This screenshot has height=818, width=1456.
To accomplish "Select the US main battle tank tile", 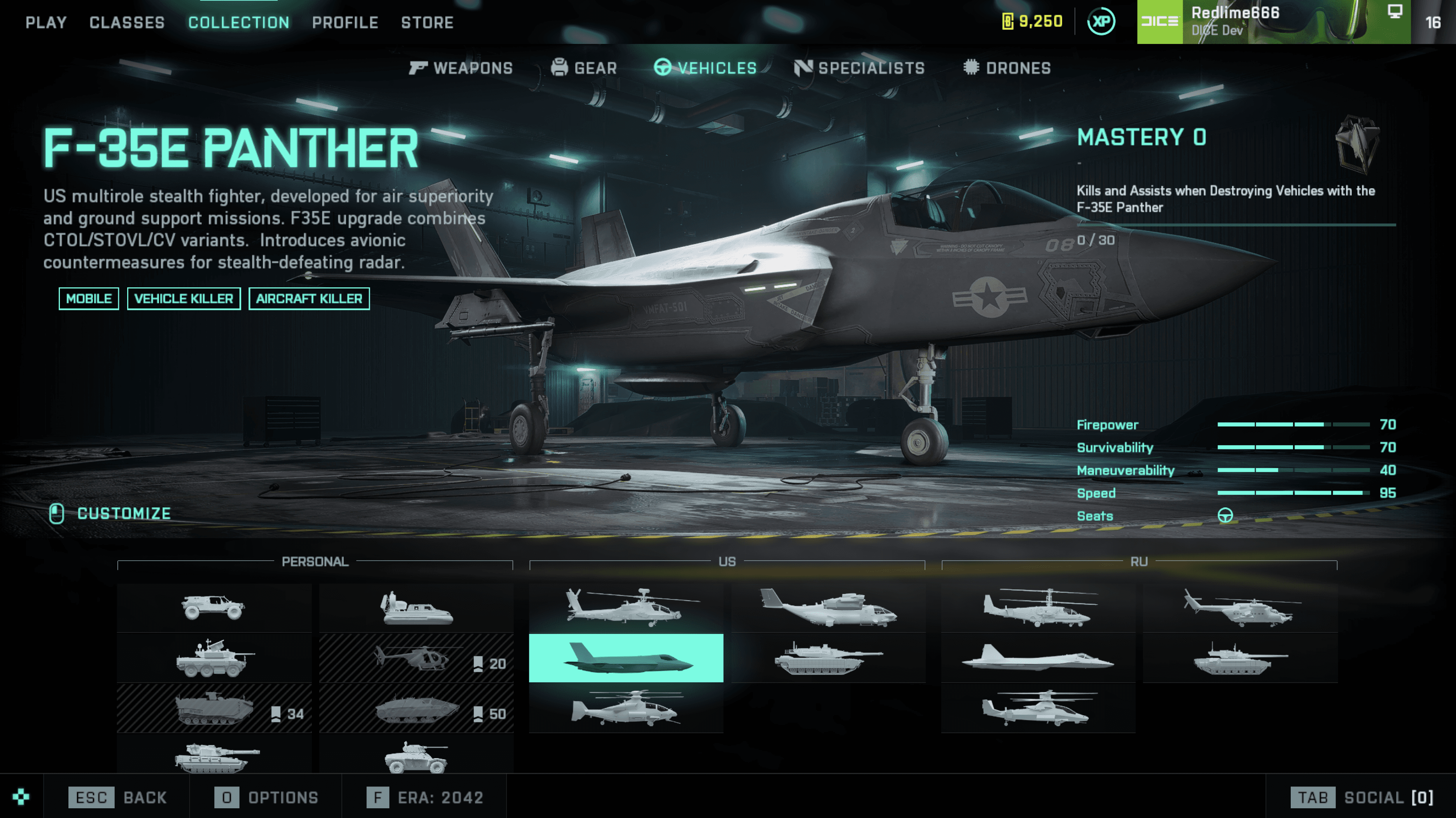I will coord(828,658).
